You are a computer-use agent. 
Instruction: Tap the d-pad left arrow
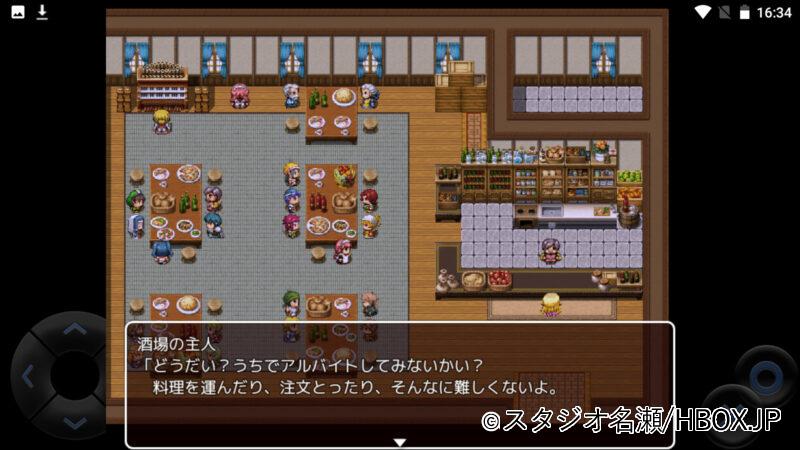(27, 376)
